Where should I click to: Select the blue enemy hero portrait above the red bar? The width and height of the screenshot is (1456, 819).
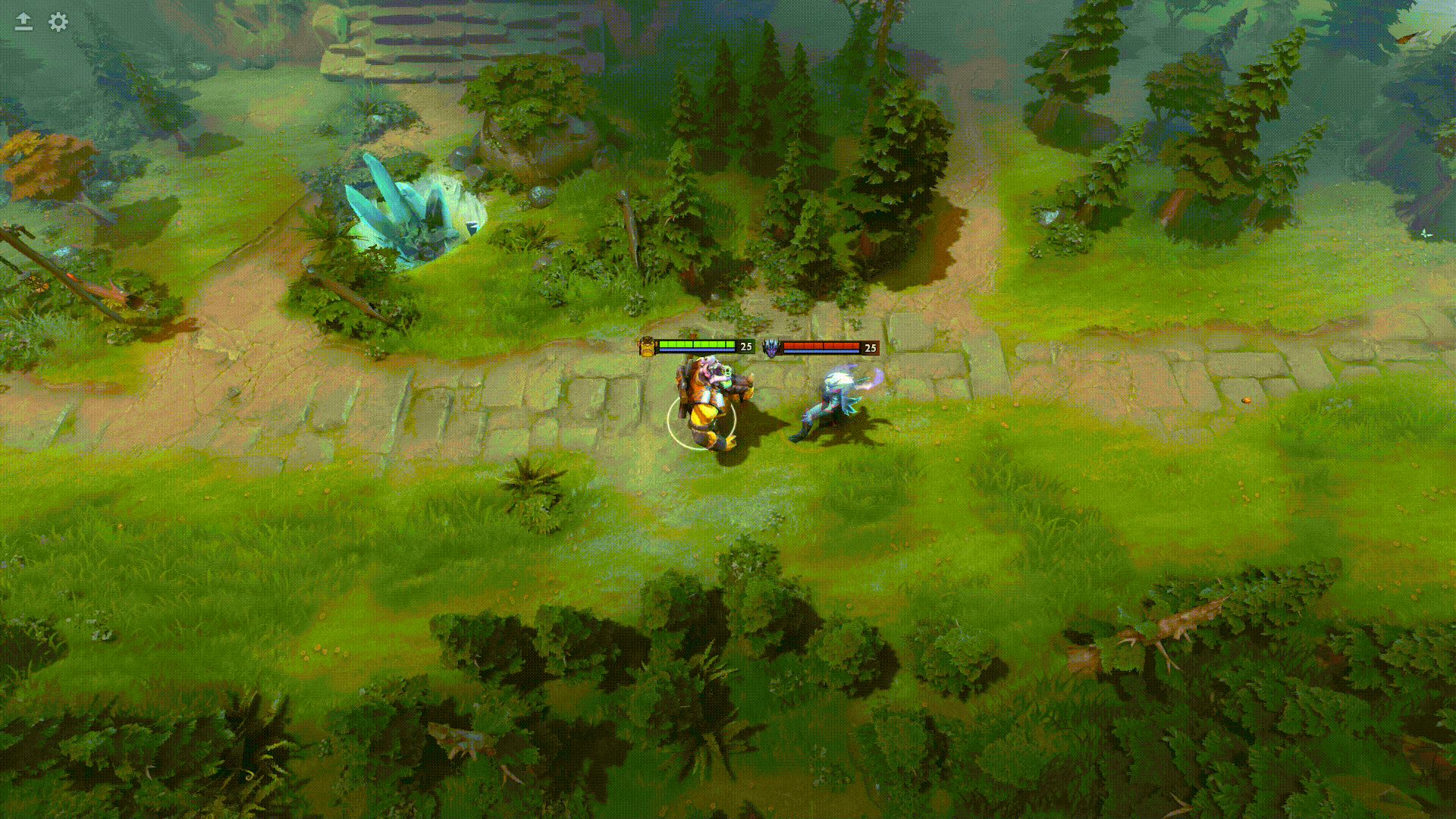pos(770,347)
